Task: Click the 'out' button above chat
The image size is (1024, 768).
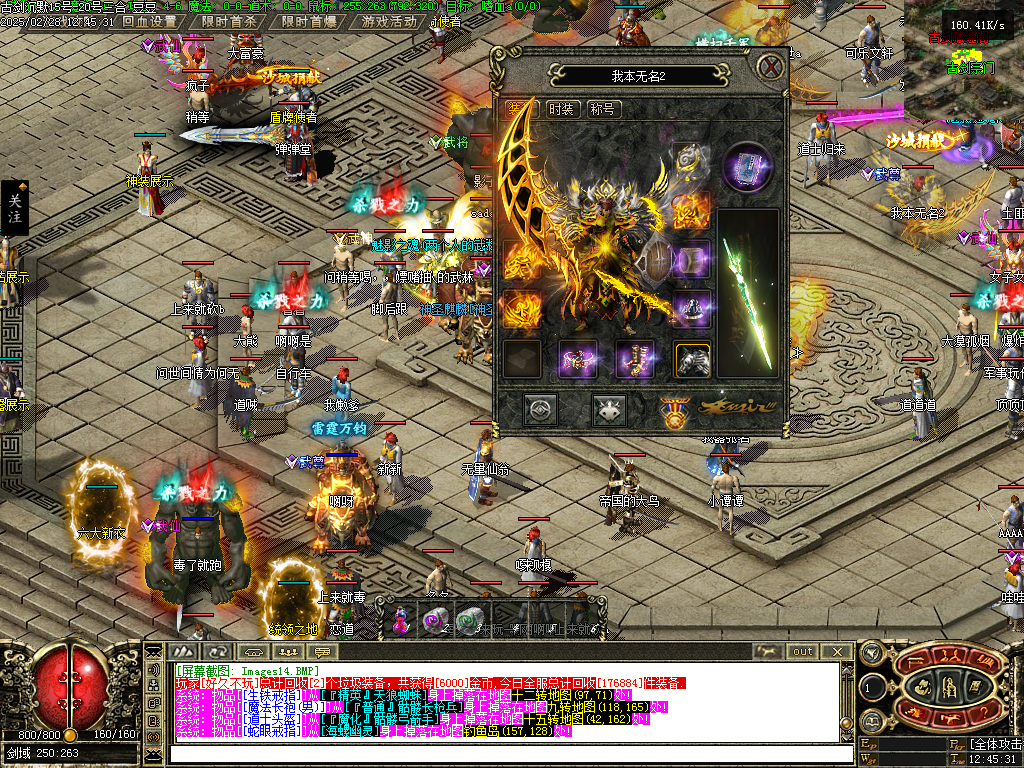Action: tap(803, 651)
